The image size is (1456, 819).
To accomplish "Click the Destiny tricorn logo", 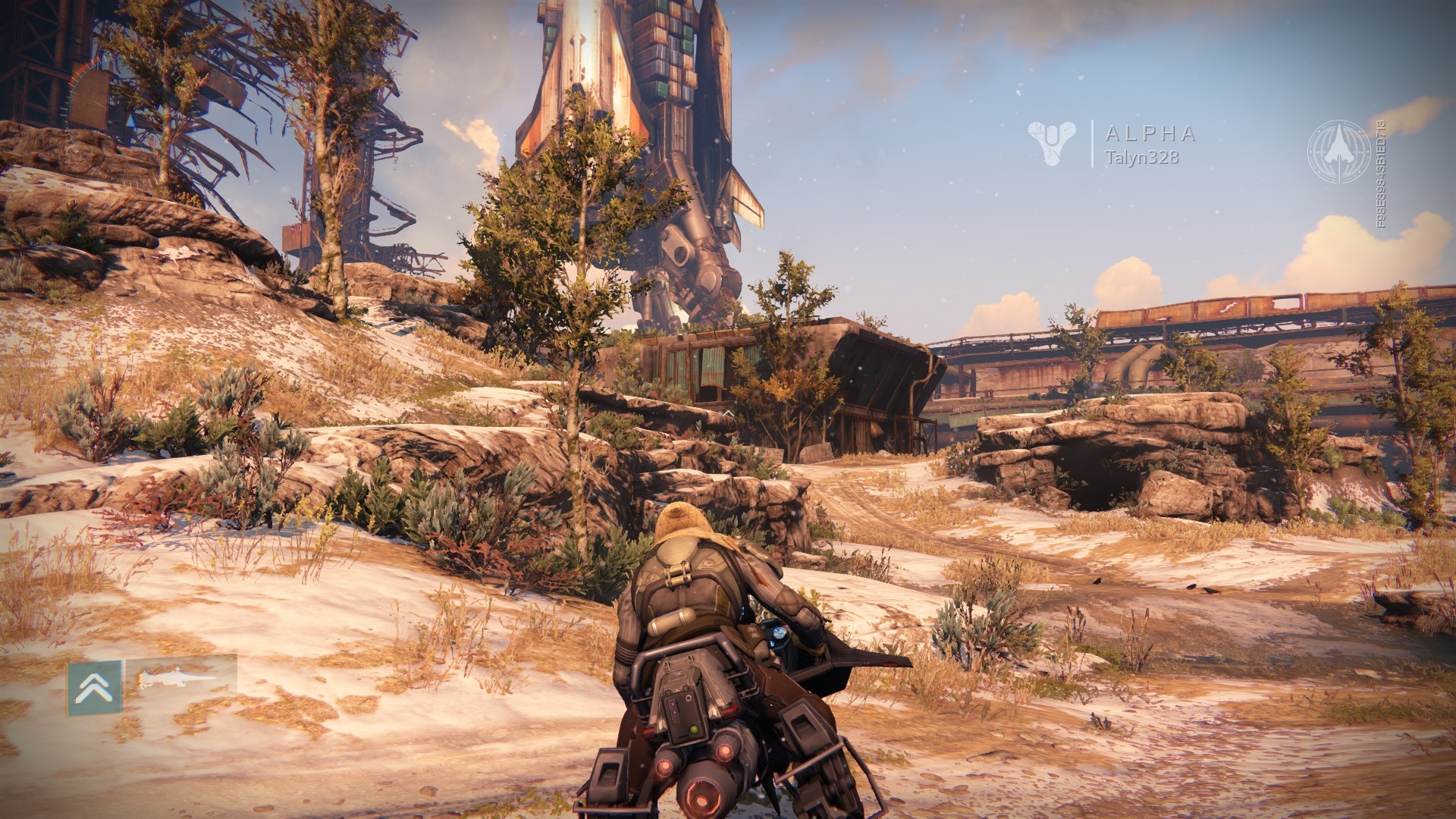I will (1051, 143).
